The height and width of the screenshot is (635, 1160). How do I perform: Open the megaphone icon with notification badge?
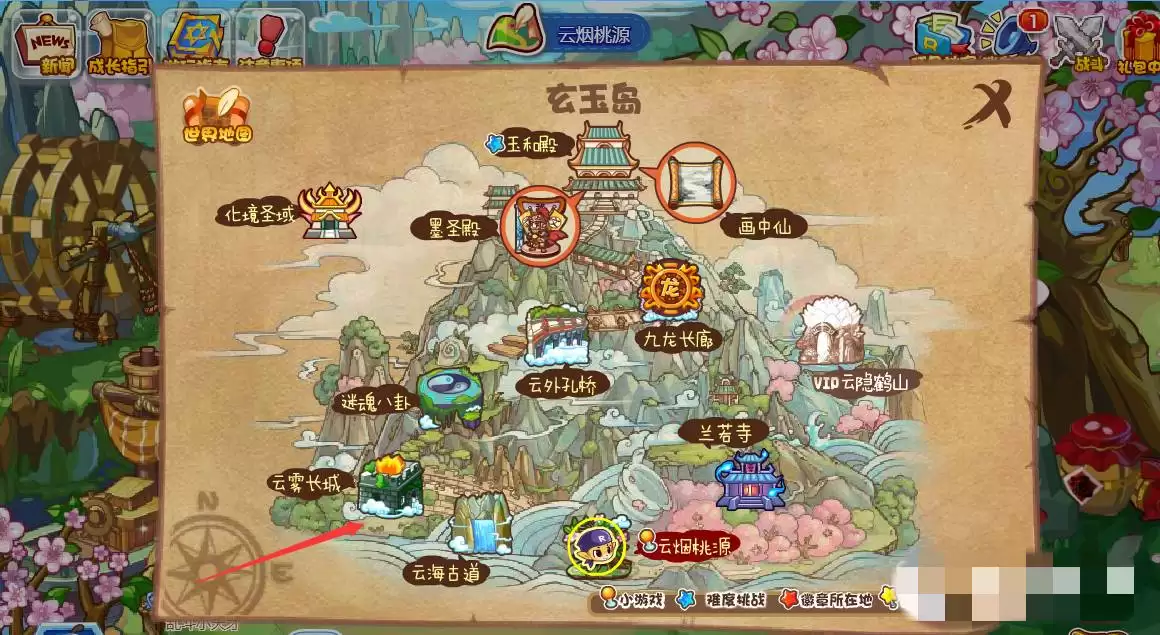click(1012, 40)
